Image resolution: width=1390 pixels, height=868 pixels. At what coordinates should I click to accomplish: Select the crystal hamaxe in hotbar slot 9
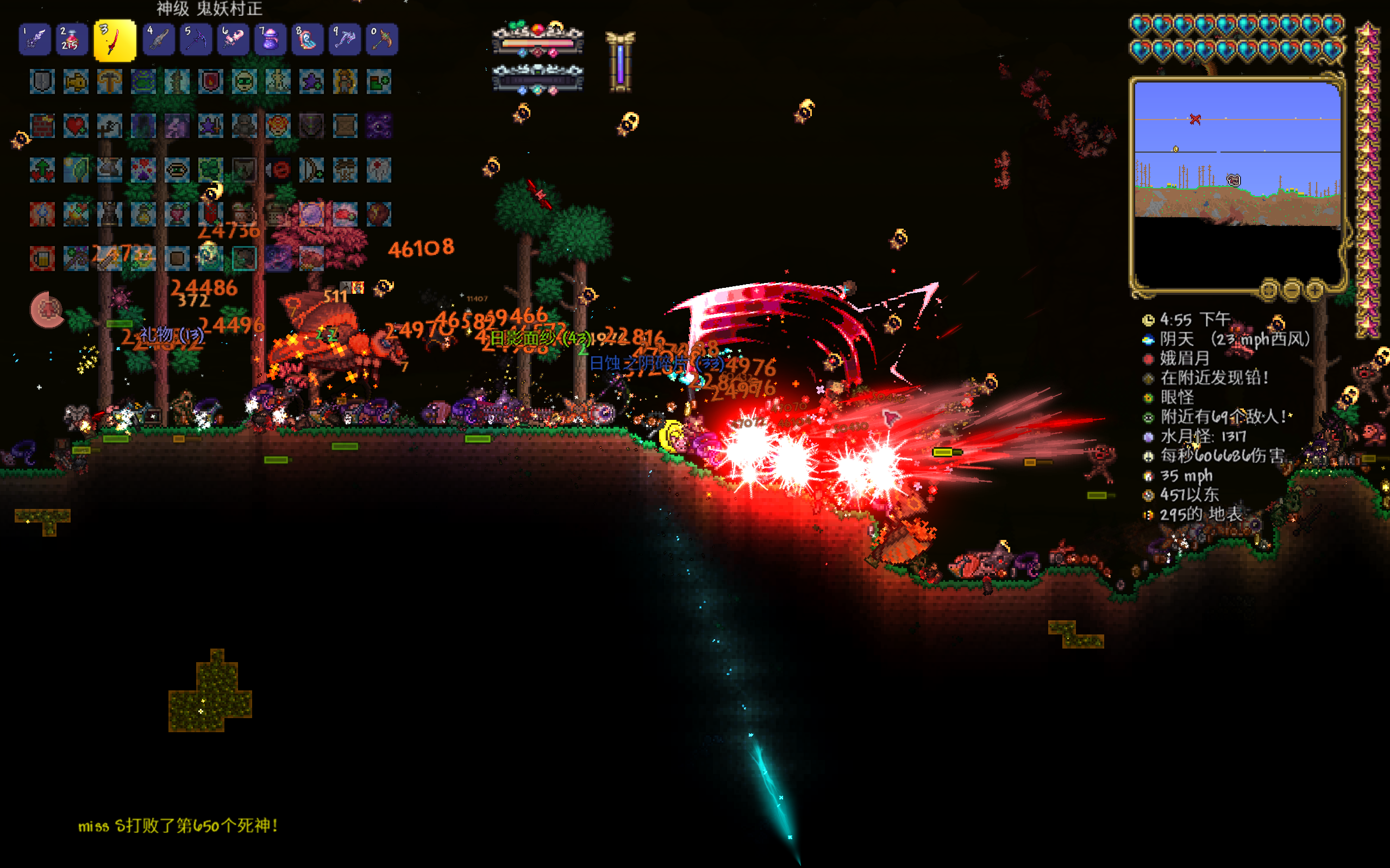pyautogui.click(x=345, y=40)
